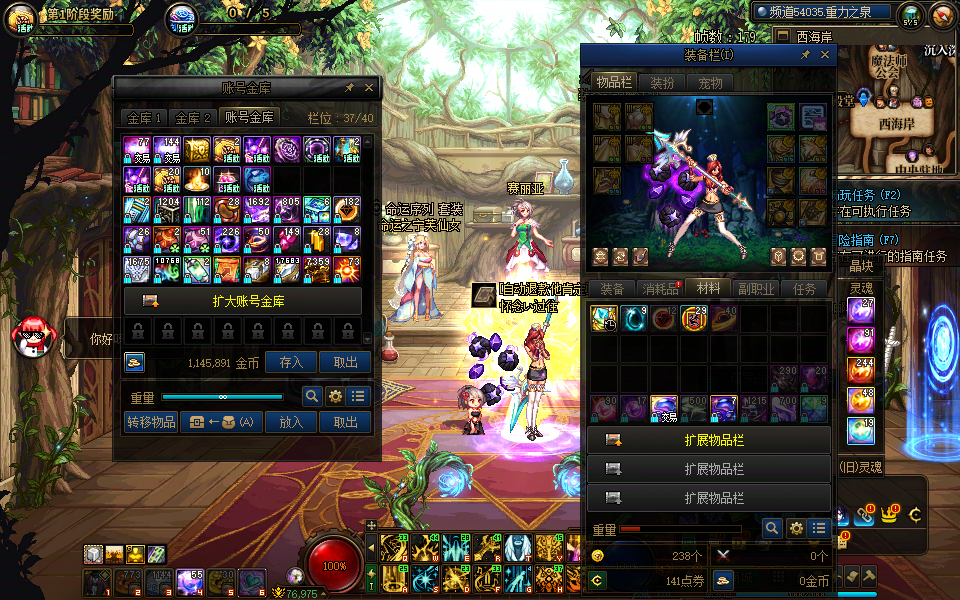This screenshot has width=960, height=600.
Task: Show the 装备 equipment inventory tab
Action: (x=612, y=288)
